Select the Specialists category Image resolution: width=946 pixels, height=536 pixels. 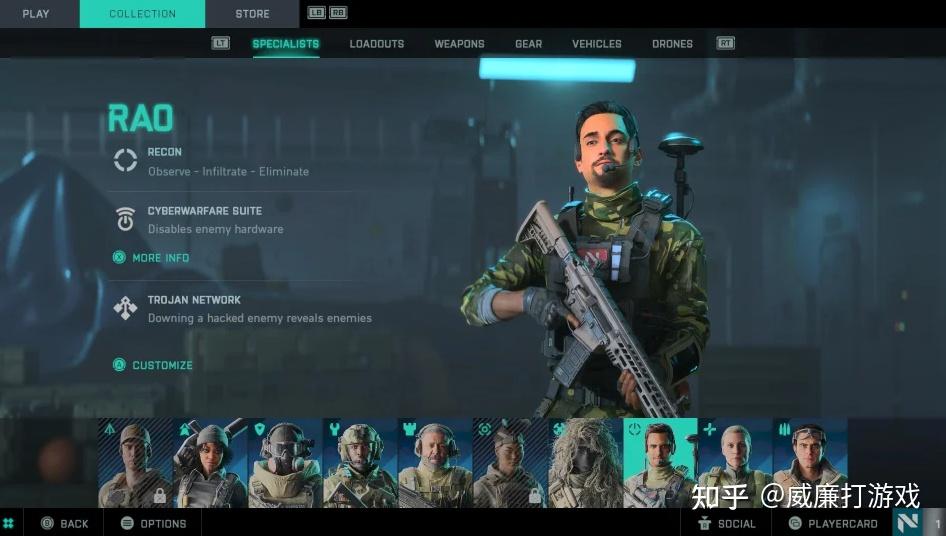point(286,44)
